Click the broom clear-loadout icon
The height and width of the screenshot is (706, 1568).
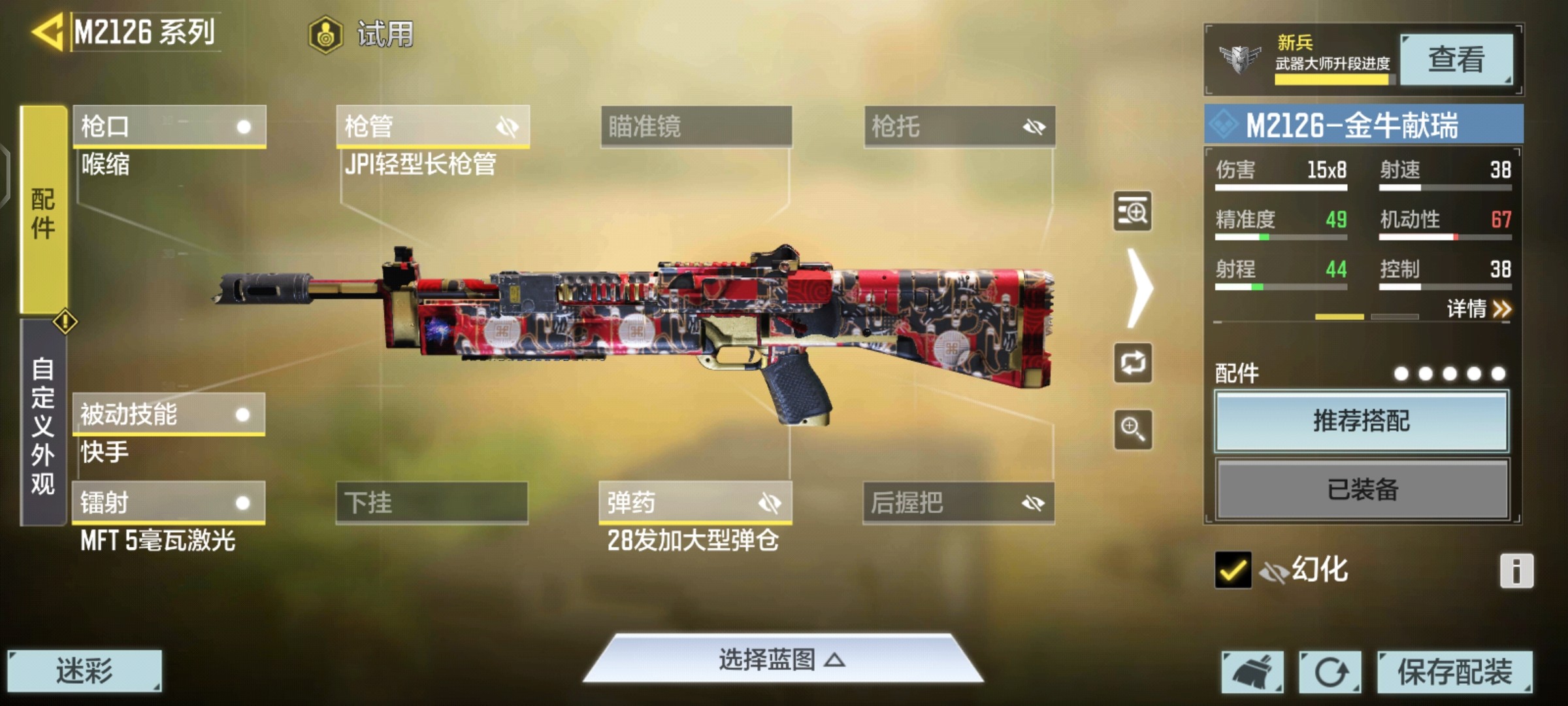tap(1253, 671)
